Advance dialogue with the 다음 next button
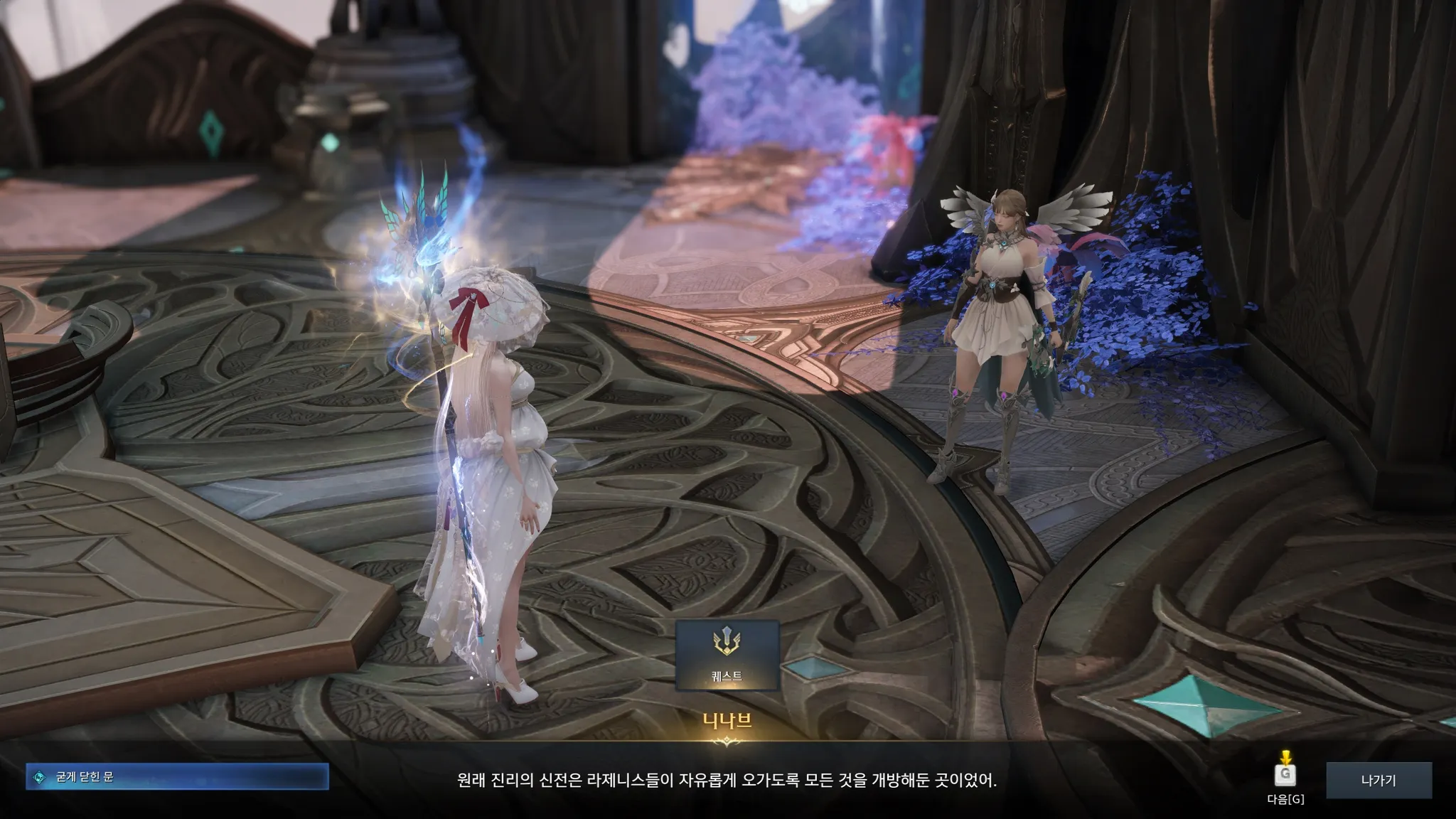 tap(1285, 775)
